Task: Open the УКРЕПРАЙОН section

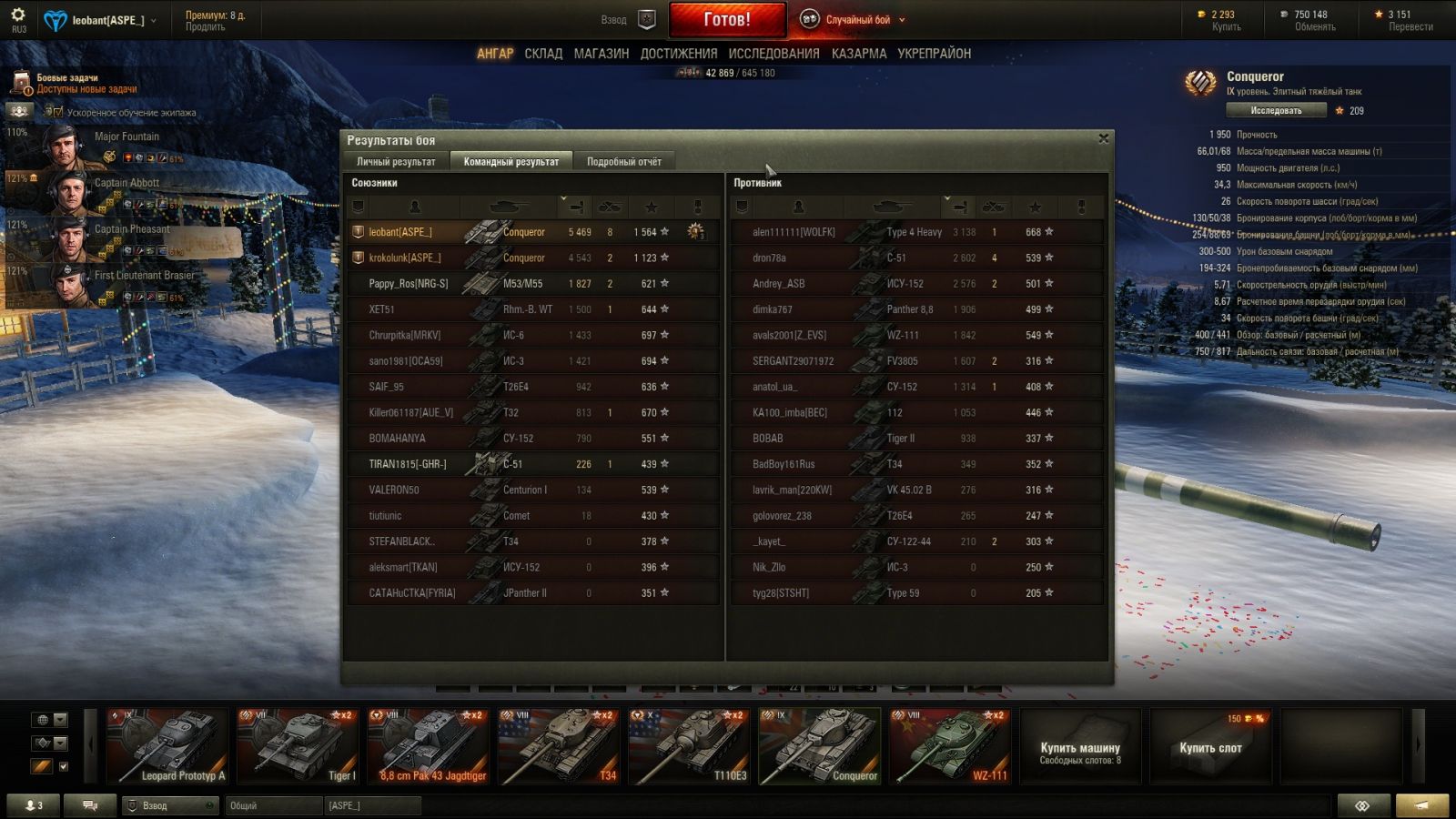Action: tap(934, 54)
